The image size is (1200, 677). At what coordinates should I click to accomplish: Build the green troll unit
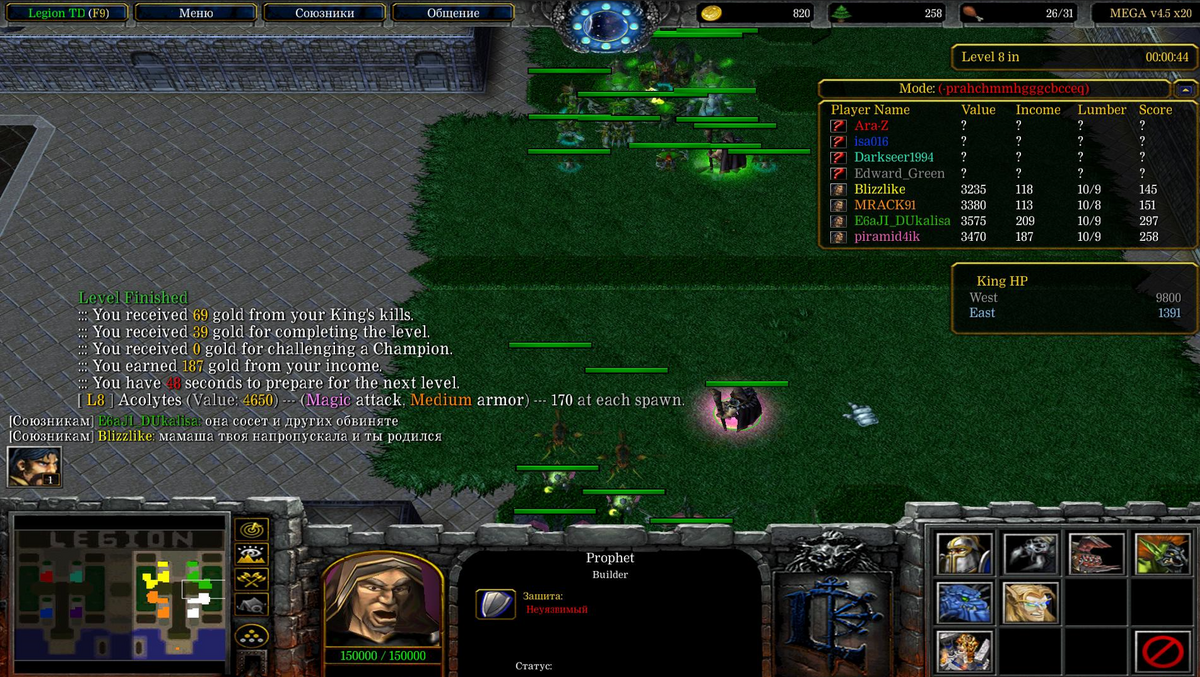(x=1163, y=554)
